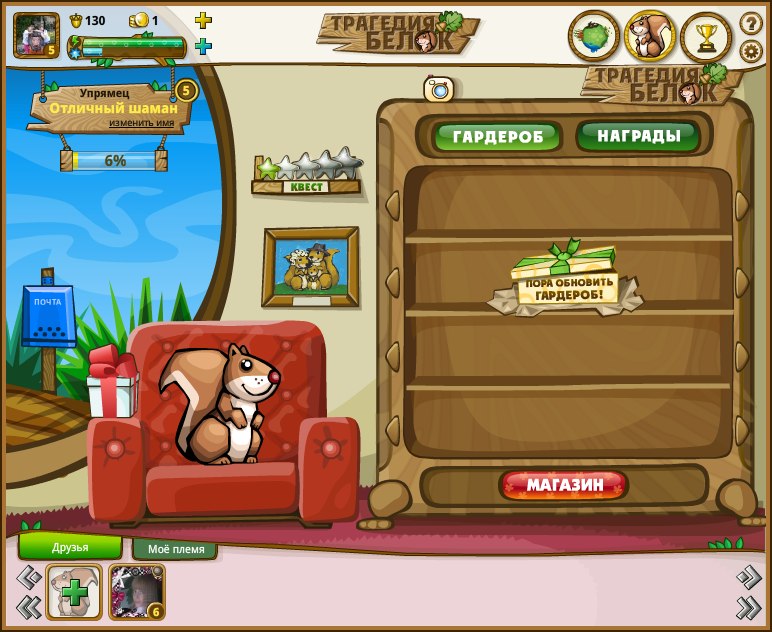This screenshot has width=772, height=632.
Task: Open the gold trophy ratings icon
Action: (x=706, y=37)
